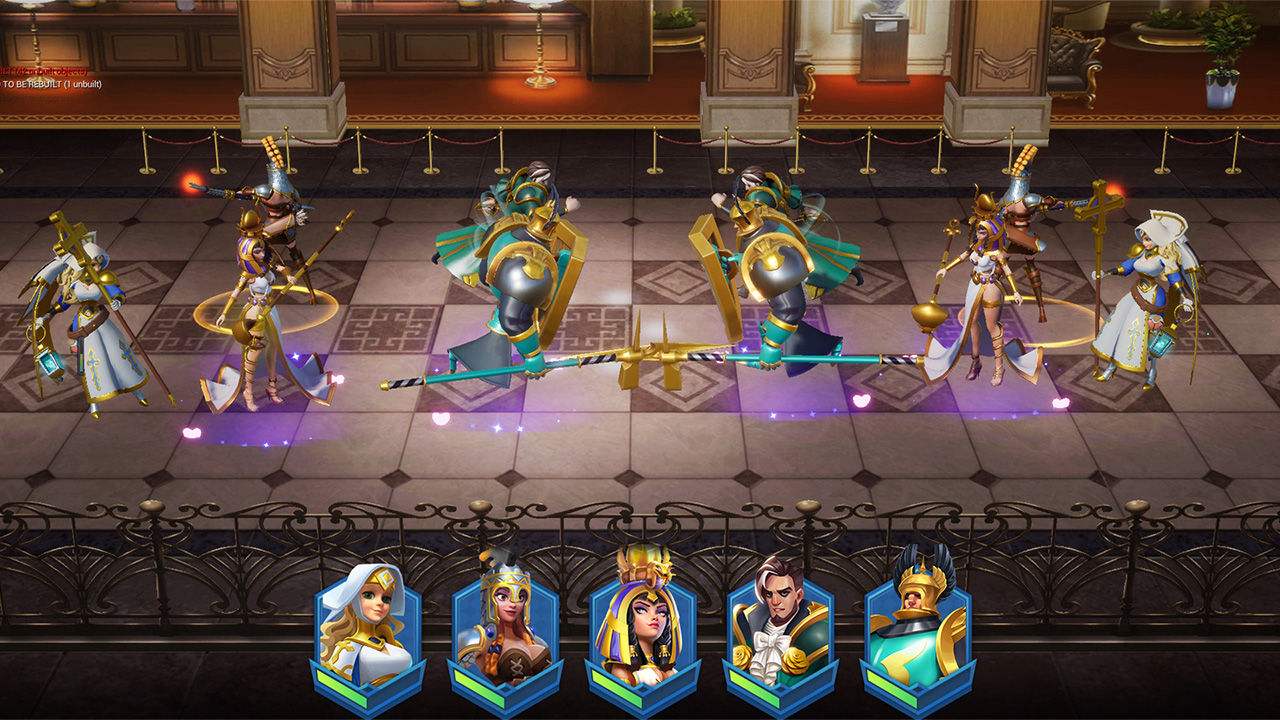Activate the Egyptian queen hero portrait
Image resolution: width=1280 pixels, height=720 pixels.
[x=642, y=625]
